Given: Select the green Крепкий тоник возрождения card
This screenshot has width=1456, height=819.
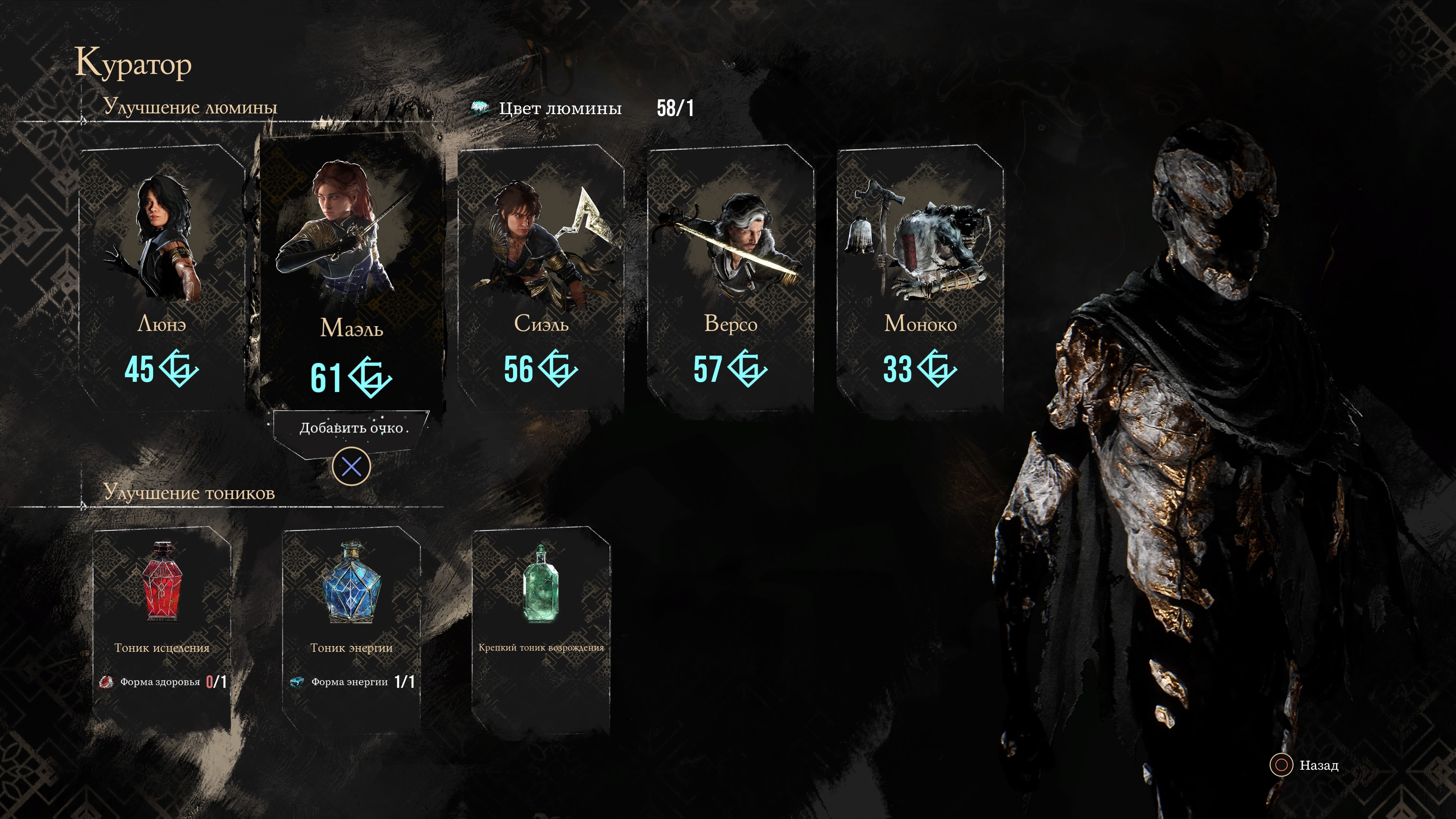Looking at the screenshot, I should [541, 622].
